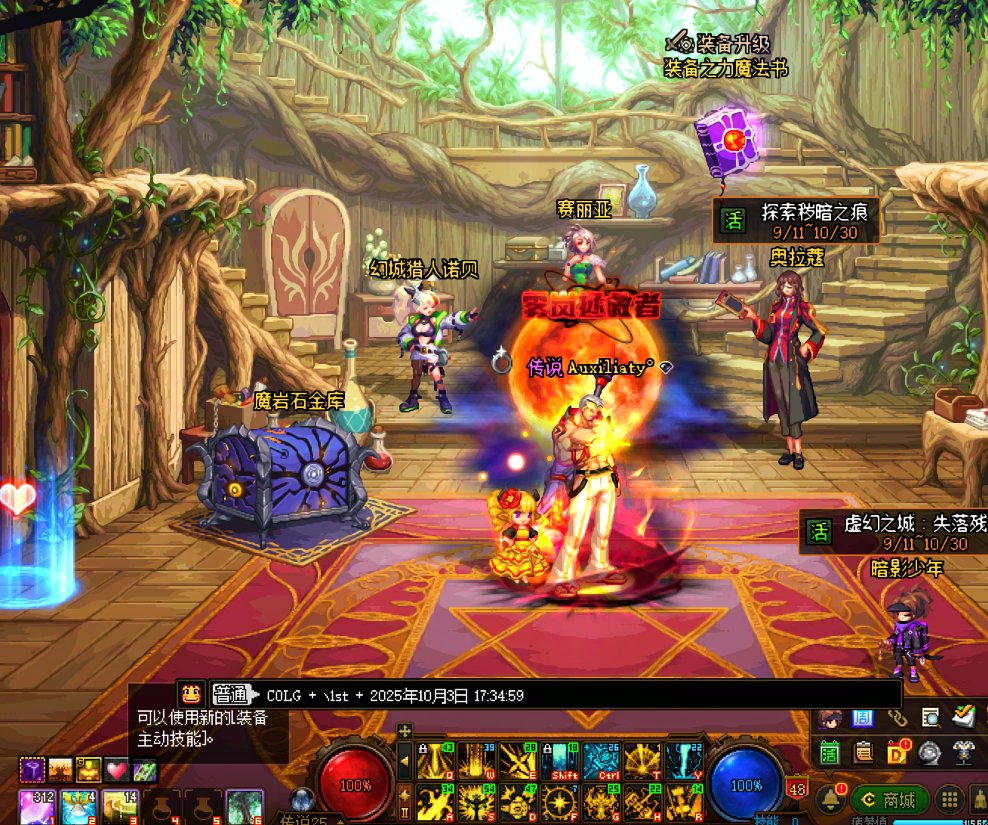Image resolution: width=988 pixels, height=825 pixels.
Task: Open the clipboard quest list icon
Action: (x=864, y=751)
